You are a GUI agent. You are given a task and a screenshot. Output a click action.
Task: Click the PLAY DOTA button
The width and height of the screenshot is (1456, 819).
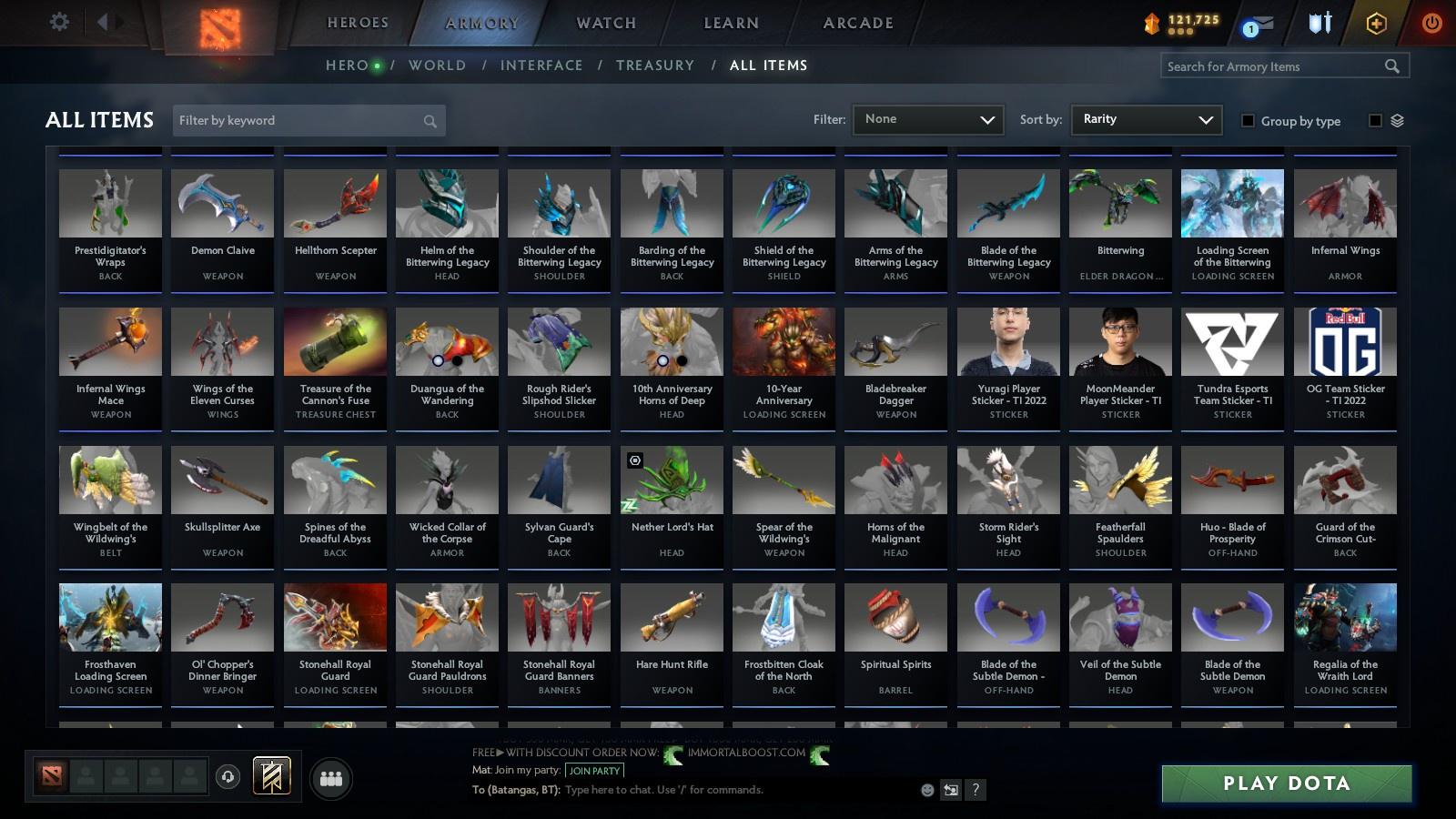1285,783
